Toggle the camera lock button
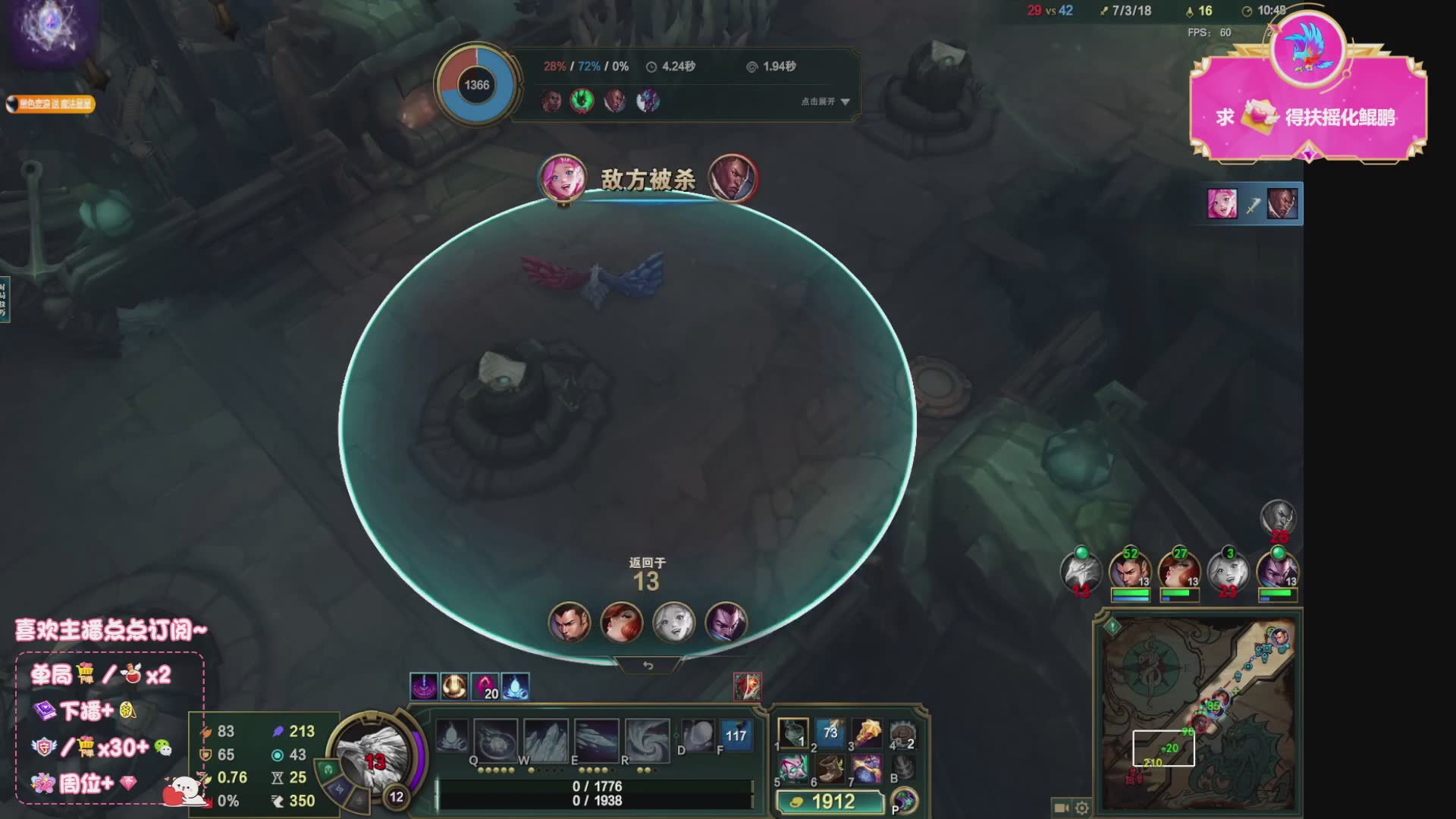 [1061, 808]
